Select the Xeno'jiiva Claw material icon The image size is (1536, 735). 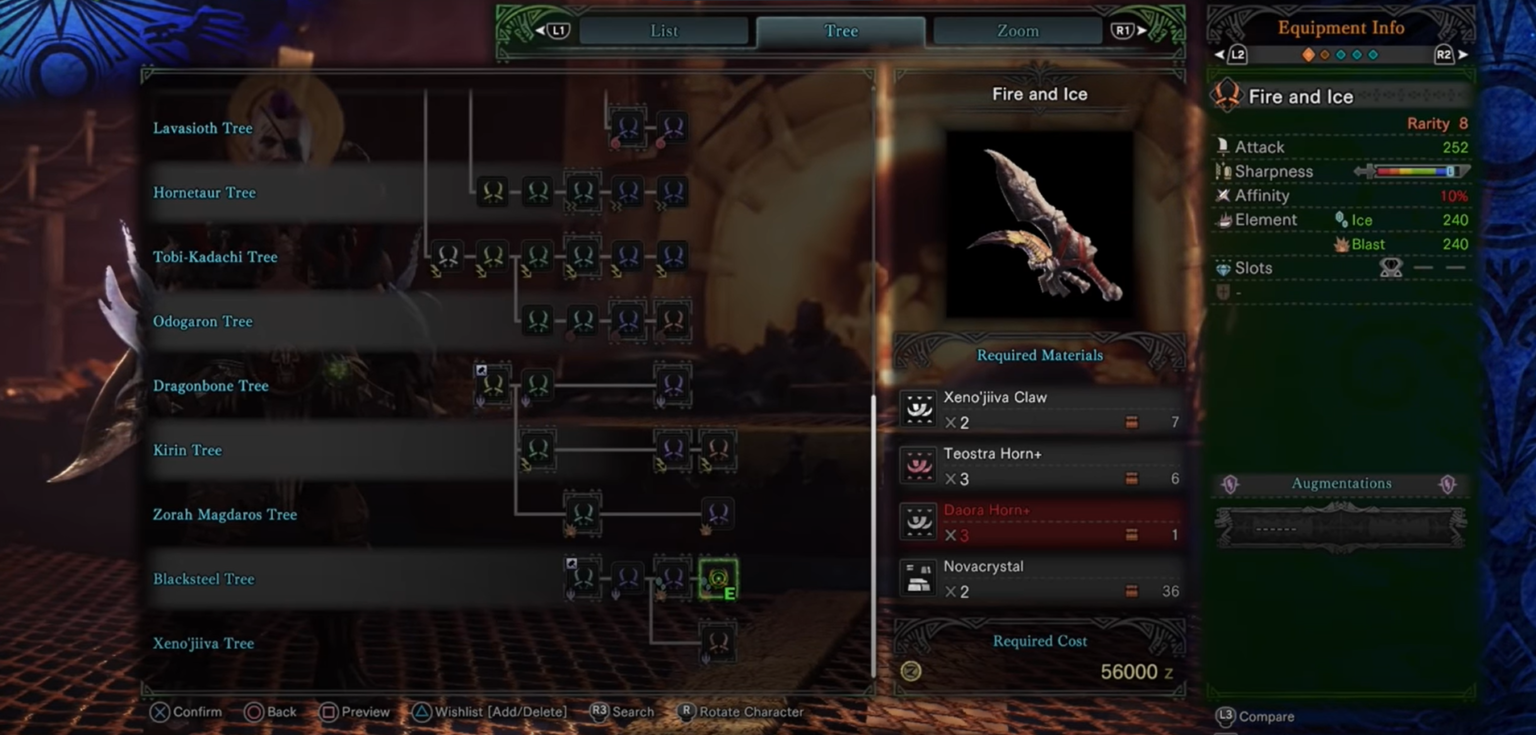918,409
